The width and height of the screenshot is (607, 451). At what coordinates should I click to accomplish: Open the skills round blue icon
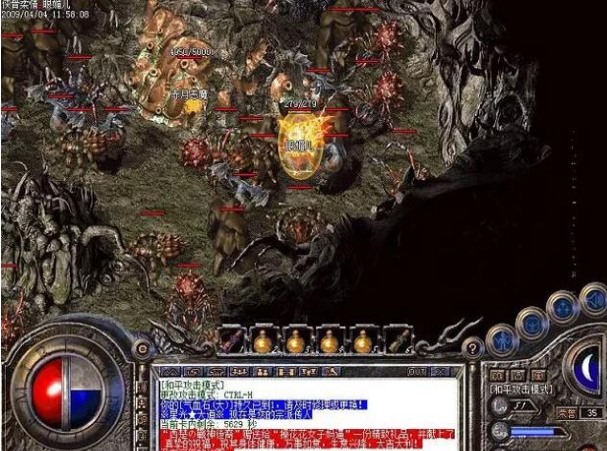(562, 306)
